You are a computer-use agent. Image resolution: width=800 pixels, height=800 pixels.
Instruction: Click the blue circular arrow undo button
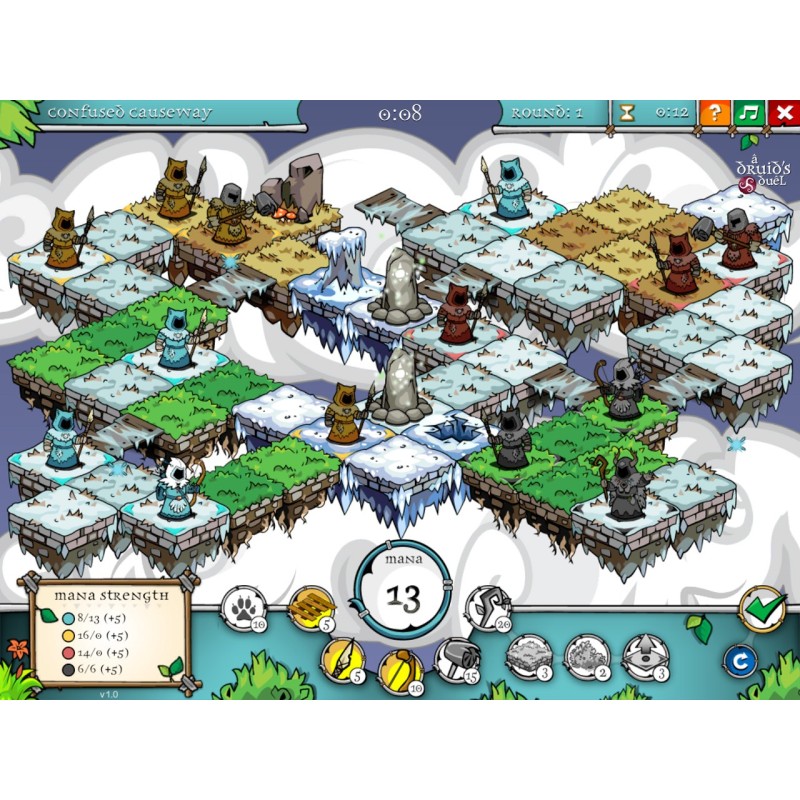click(x=741, y=660)
